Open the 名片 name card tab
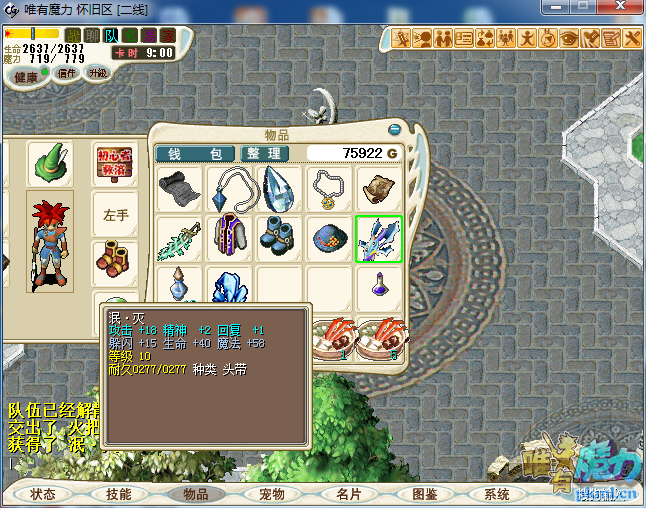 pos(348,494)
